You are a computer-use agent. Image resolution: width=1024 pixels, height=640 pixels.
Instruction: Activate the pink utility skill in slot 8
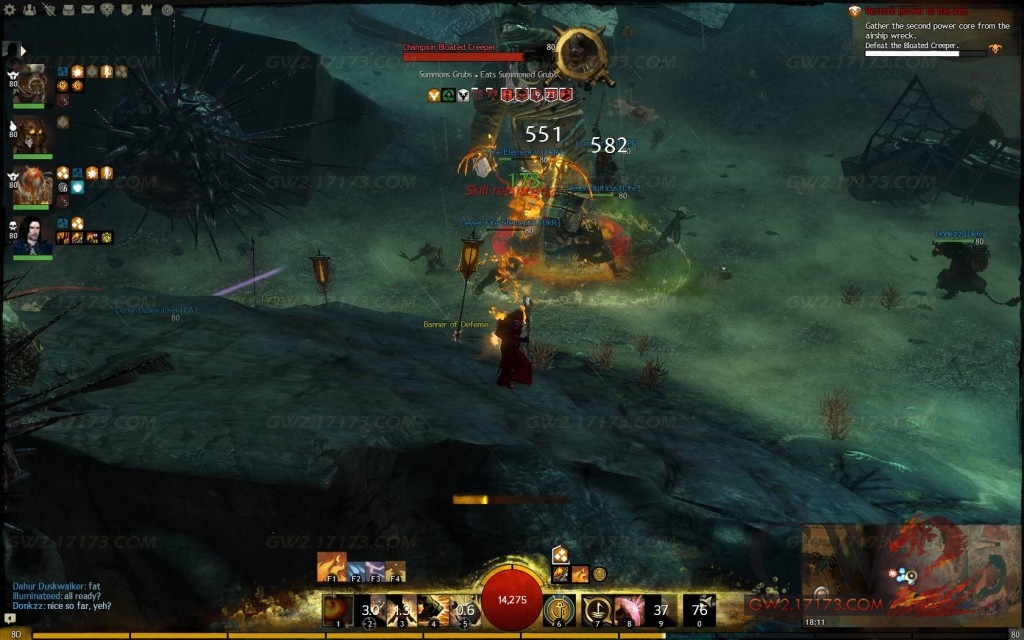point(629,609)
